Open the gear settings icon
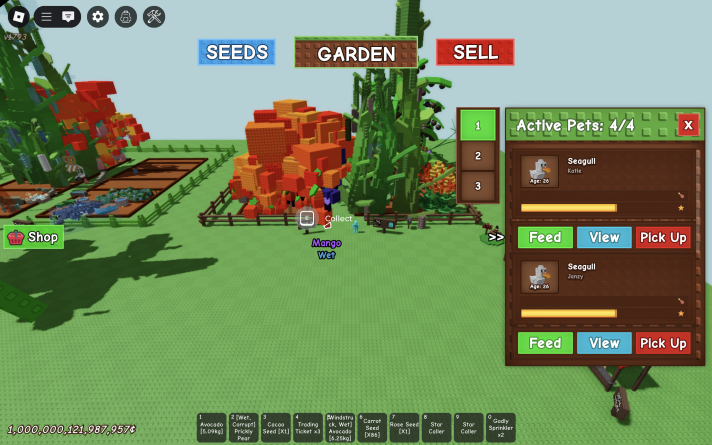Screen dimensions: 712x445 click(x=97, y=16)
